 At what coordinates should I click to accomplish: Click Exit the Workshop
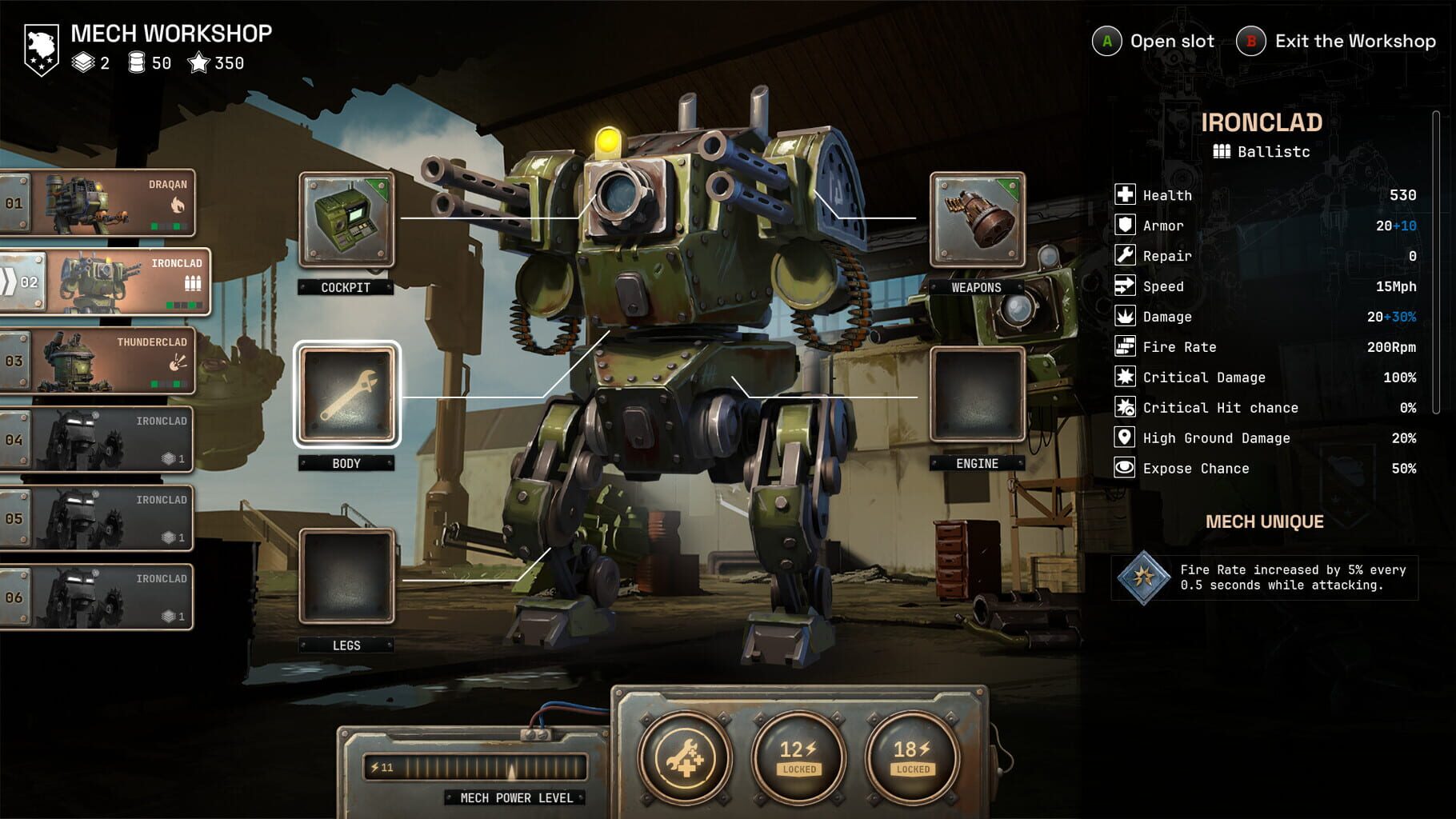[1336, 41]
